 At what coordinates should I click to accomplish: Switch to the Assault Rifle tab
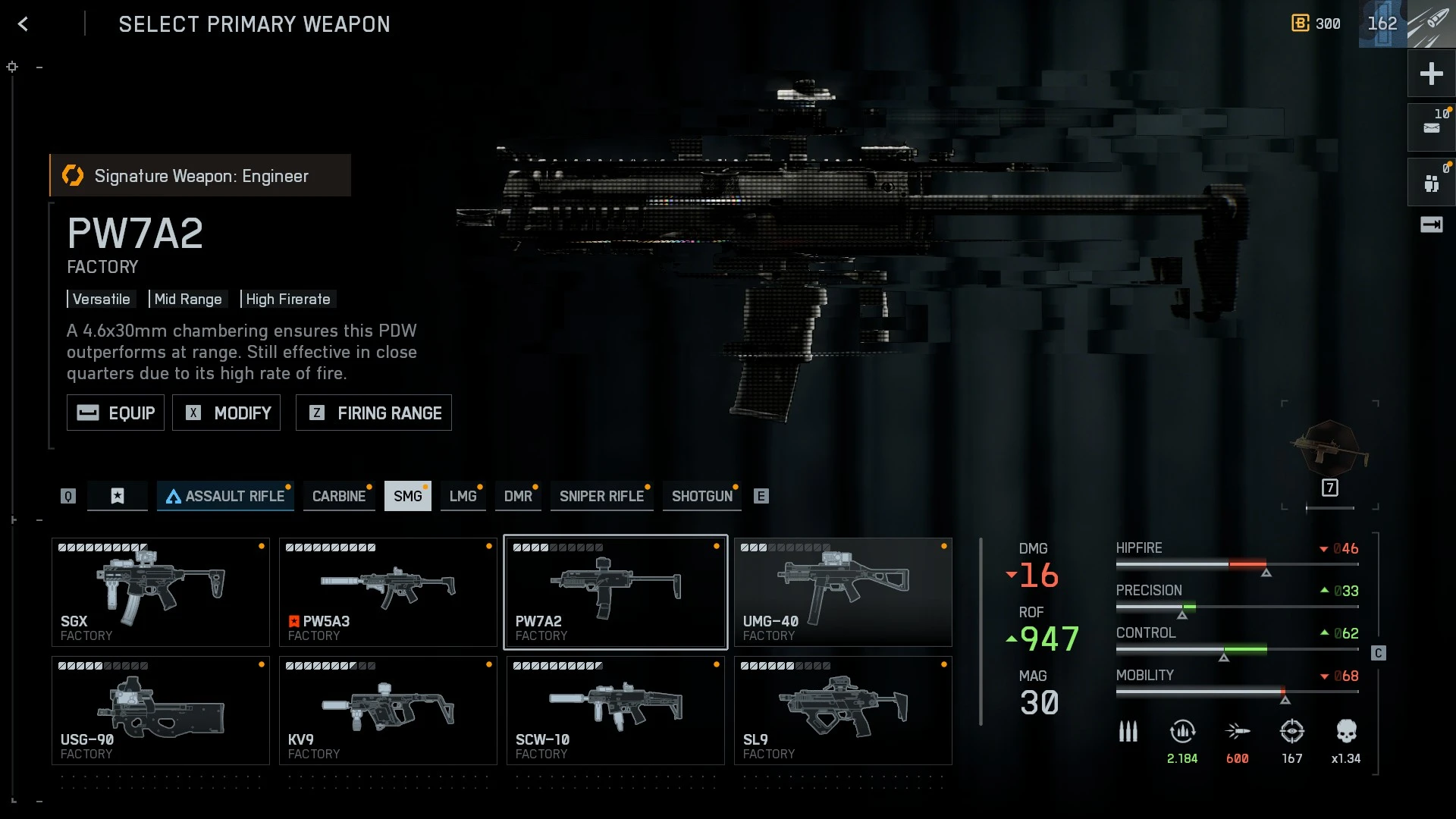(225, 496)
